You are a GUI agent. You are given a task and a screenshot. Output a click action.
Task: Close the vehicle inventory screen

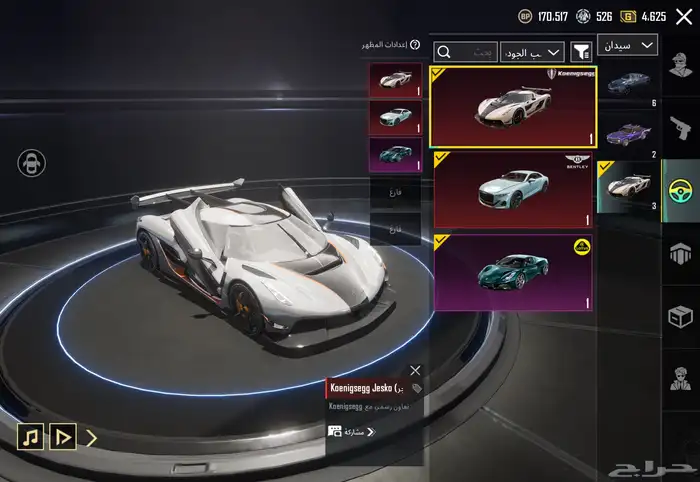(x=684, y=16)
